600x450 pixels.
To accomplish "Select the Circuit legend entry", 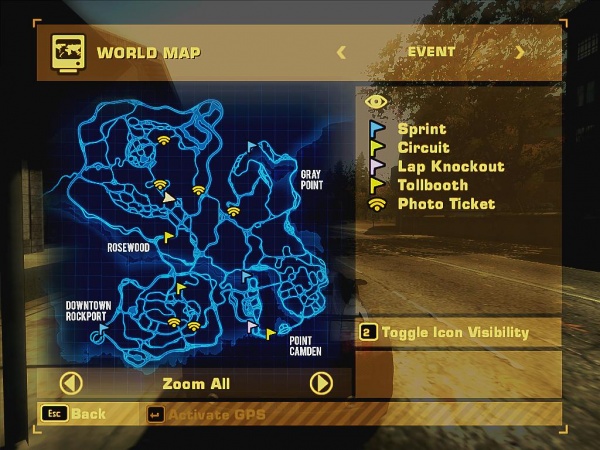I will [x=423, y=148].
